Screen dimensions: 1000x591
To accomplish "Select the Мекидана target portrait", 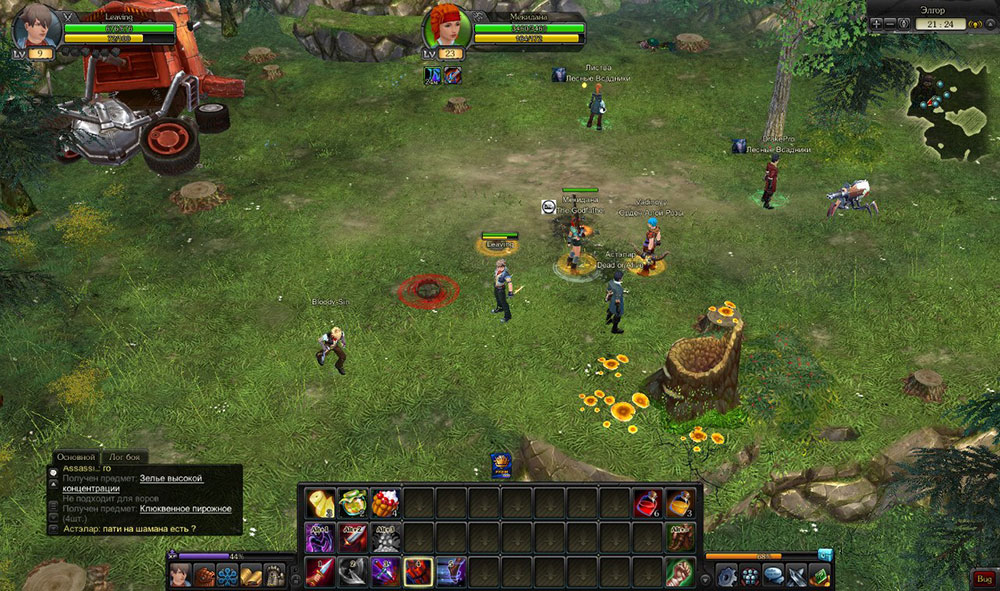I will 447,30.
